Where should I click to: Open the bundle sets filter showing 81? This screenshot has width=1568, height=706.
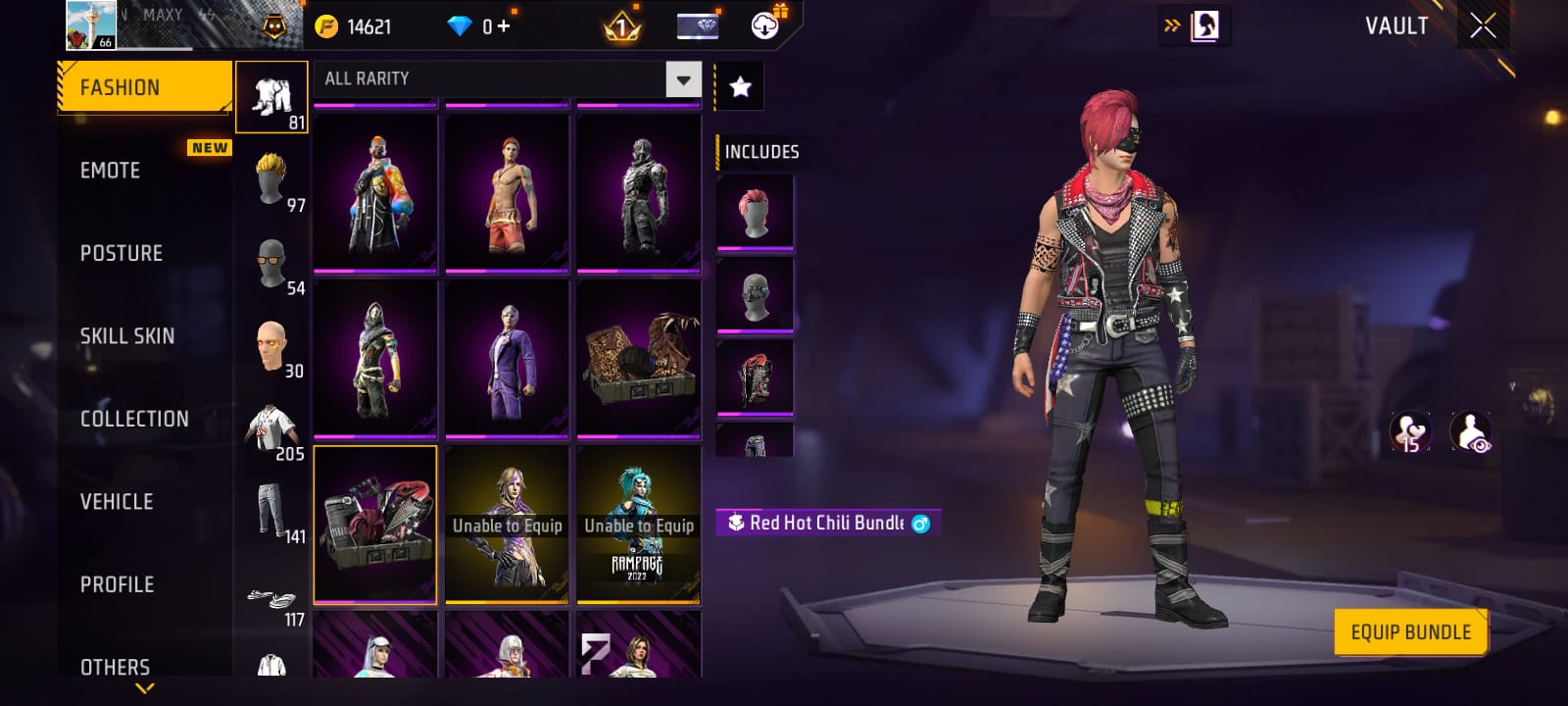click(x=272, y=97)
